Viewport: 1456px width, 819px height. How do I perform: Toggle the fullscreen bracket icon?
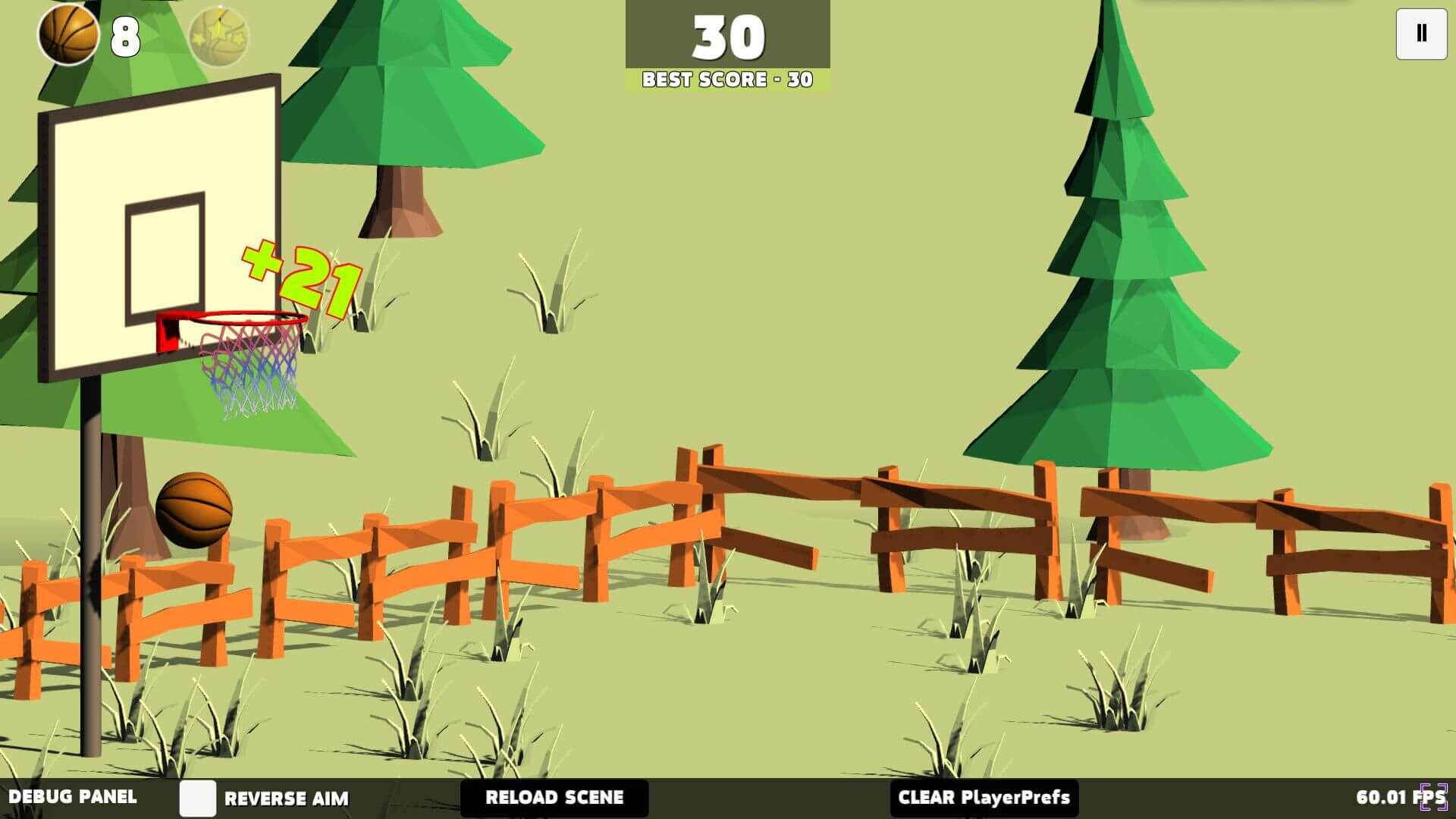point(1434,797)
